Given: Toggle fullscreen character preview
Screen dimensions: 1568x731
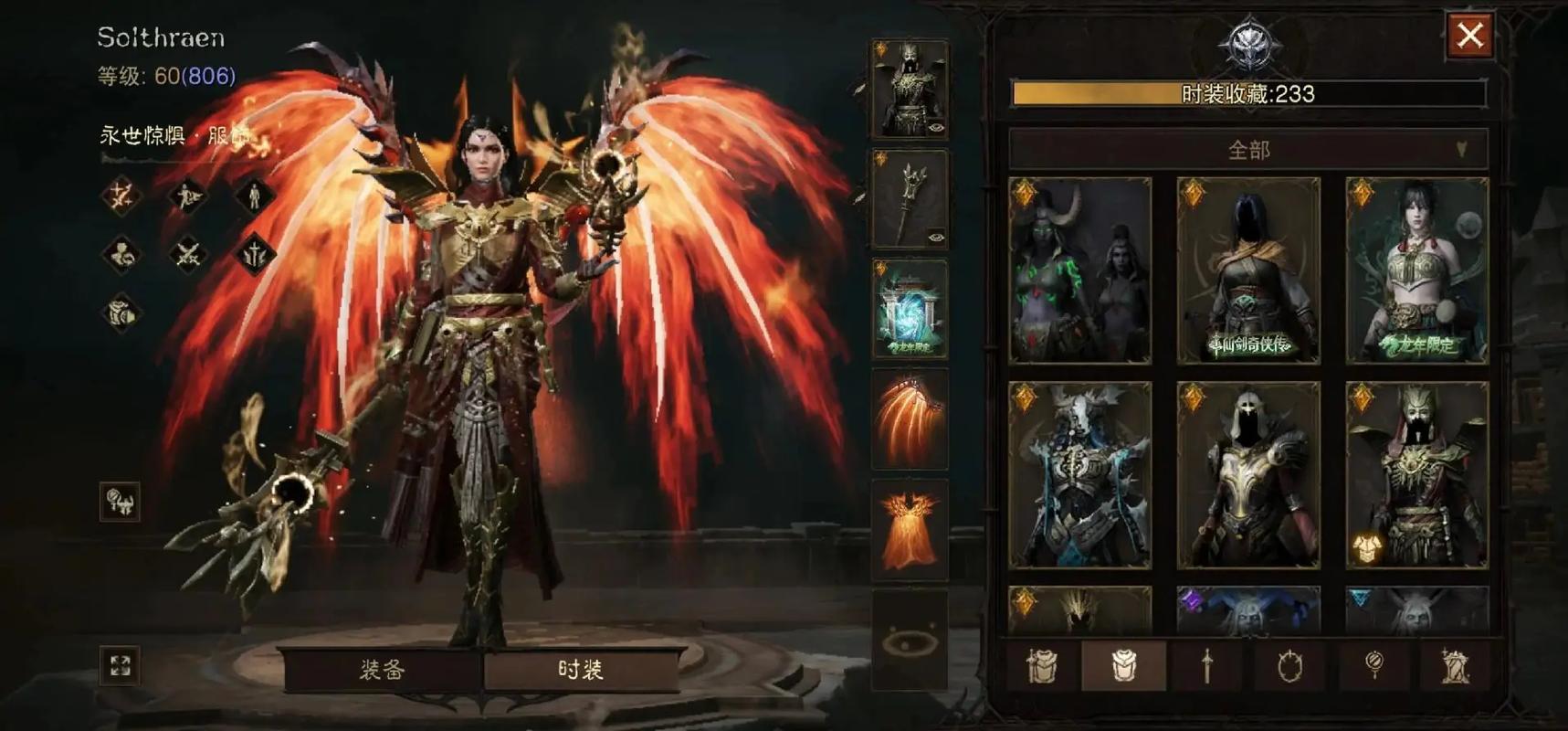Looking at the screenshot, I should pos(120,665).
